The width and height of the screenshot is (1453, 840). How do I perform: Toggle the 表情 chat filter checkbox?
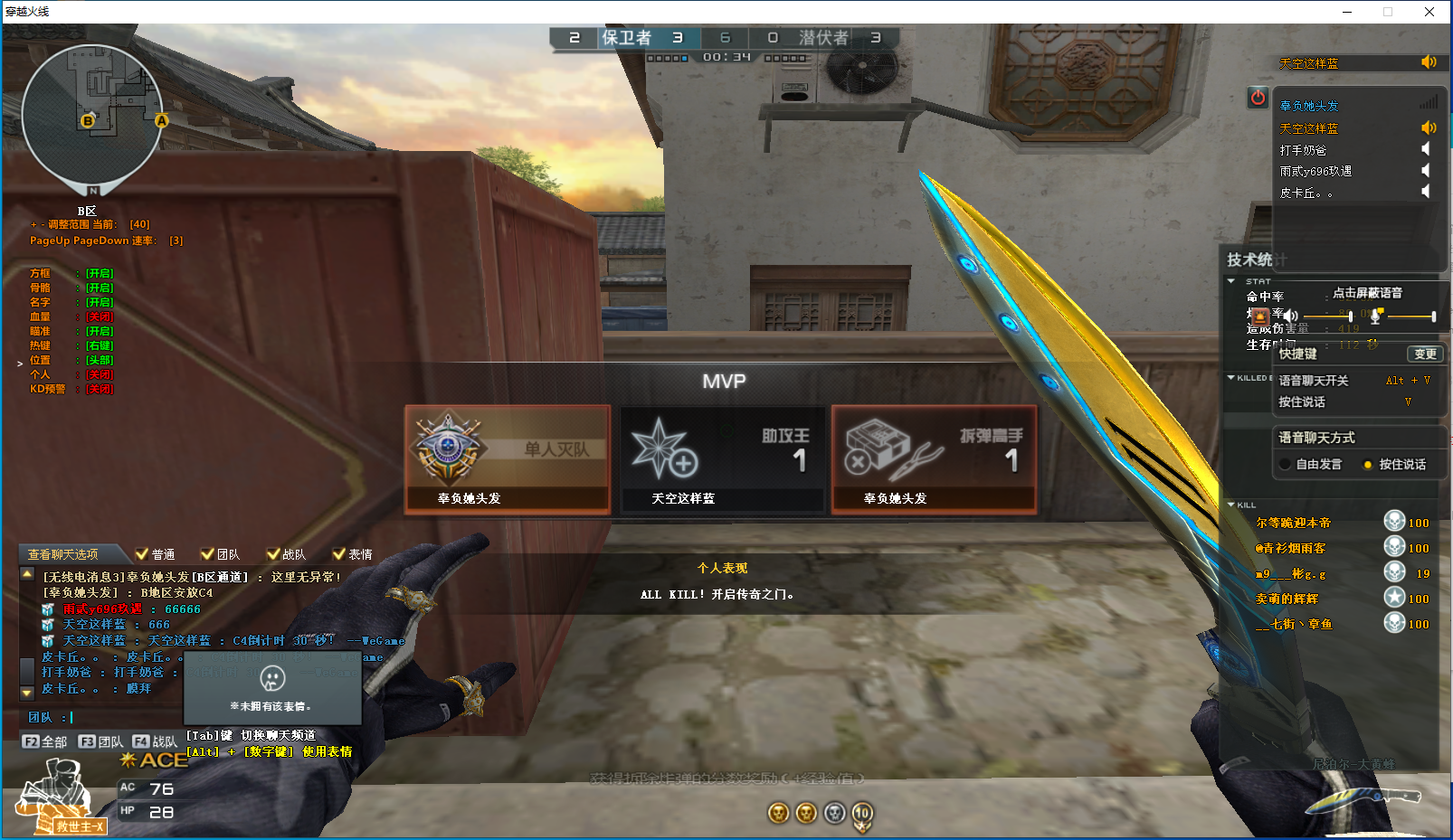(x=339, y=554)
